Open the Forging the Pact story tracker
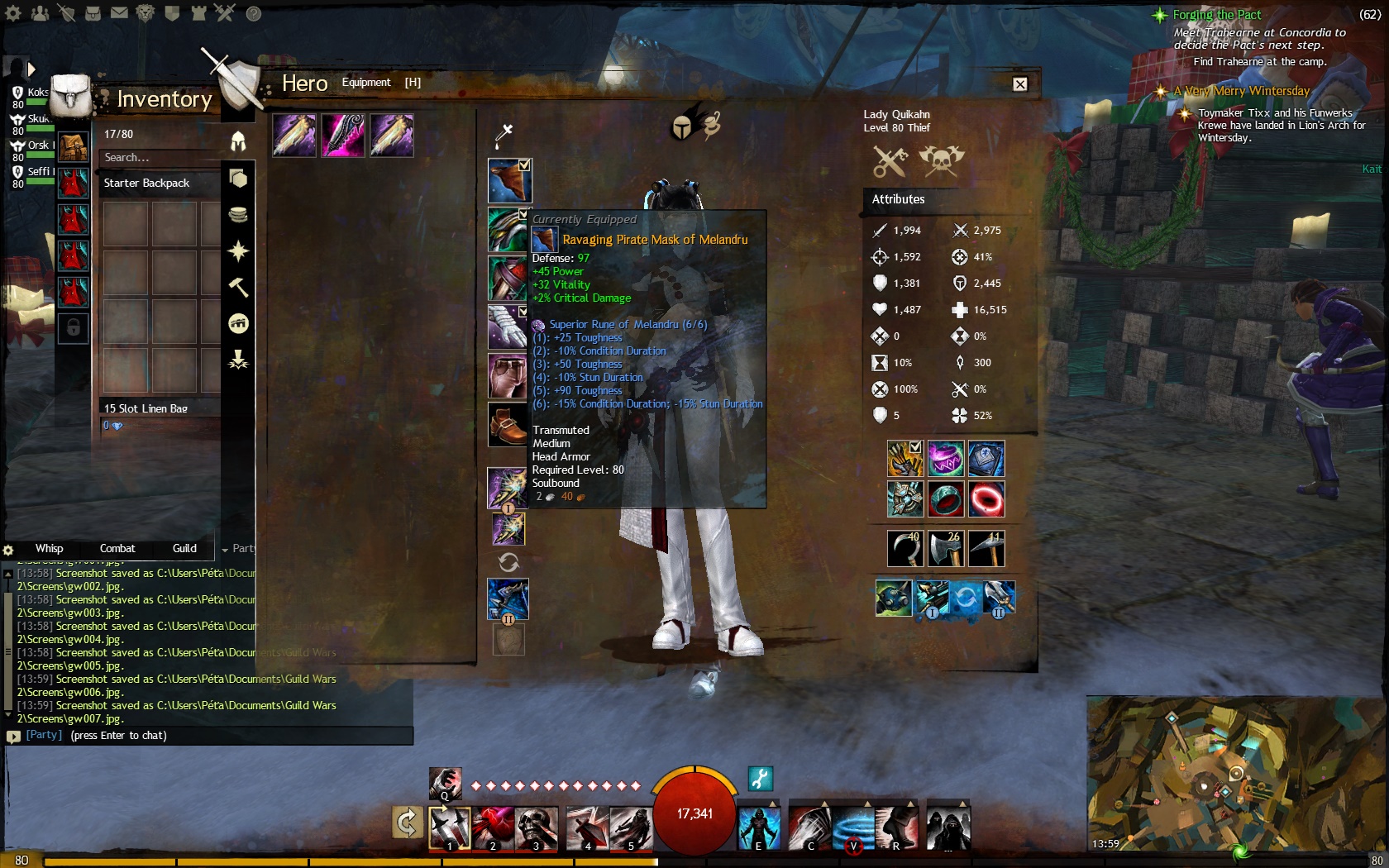The width and height of the screenshot is (1389, 868). click(1216, 15)
